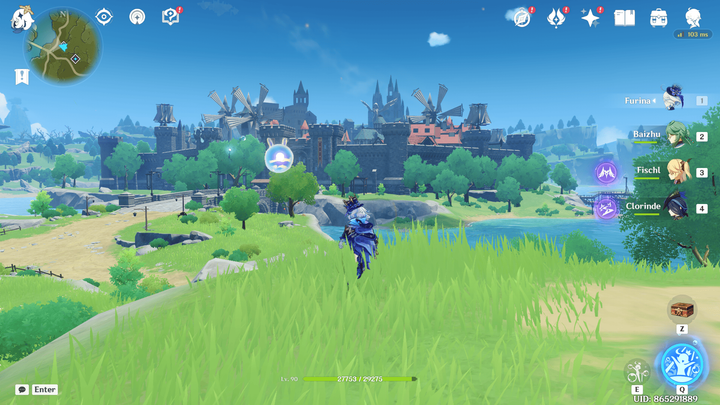The width and height of the screenshot is (720, 405).
Task: Open the compass events icon
Action: (521, 17)
